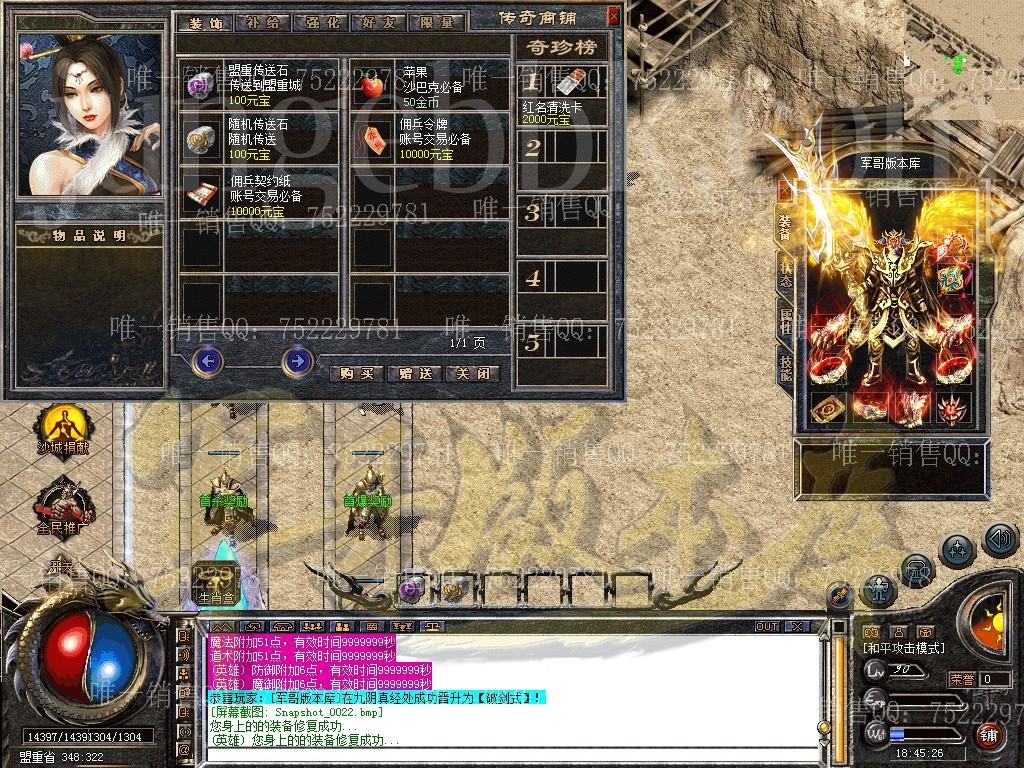This screenshot has width=1024, height=768.
Task: Go to the previous shop page
Action: 207,360
